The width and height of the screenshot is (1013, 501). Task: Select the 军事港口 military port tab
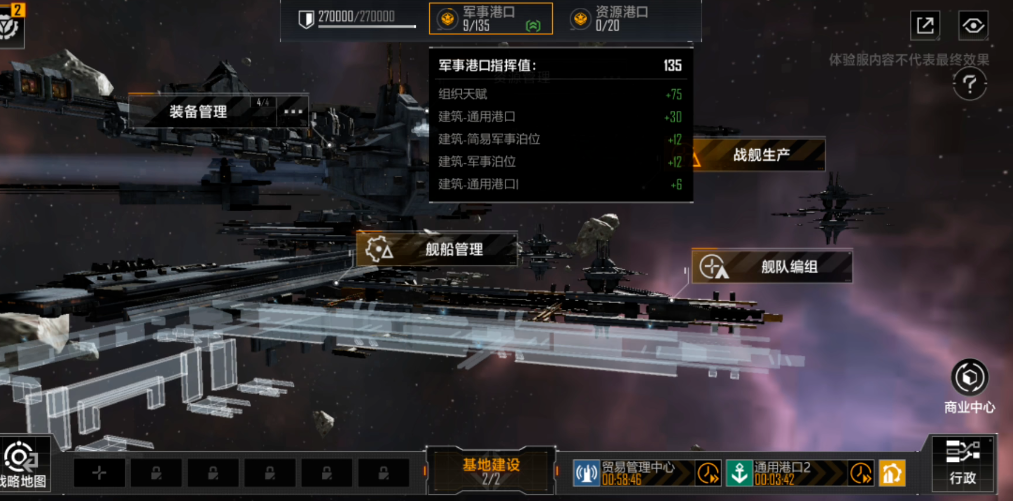click(490, 18)
